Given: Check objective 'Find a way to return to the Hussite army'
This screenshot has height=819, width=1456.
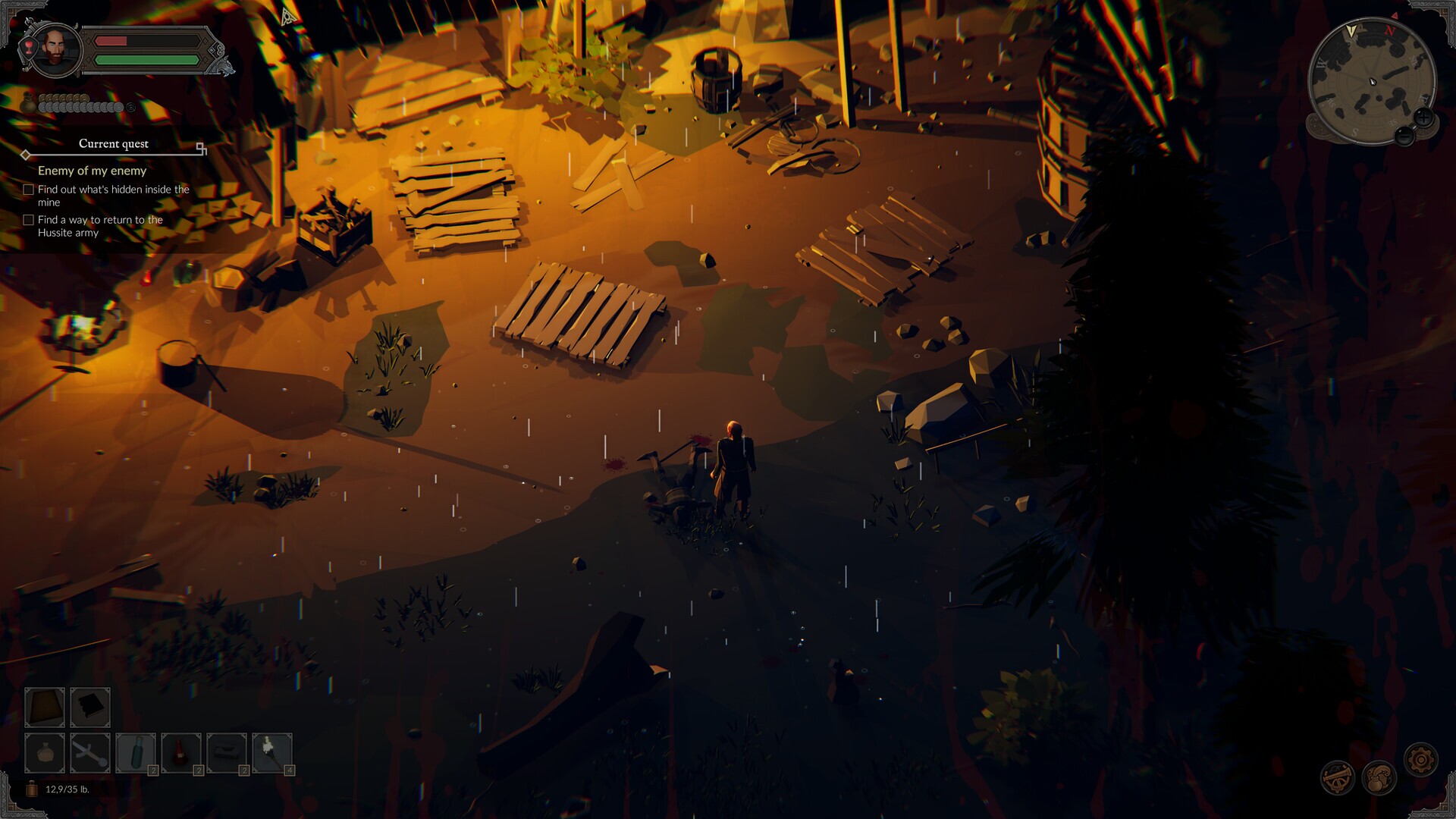Looking at the screenshot, I should pos(29,219).
